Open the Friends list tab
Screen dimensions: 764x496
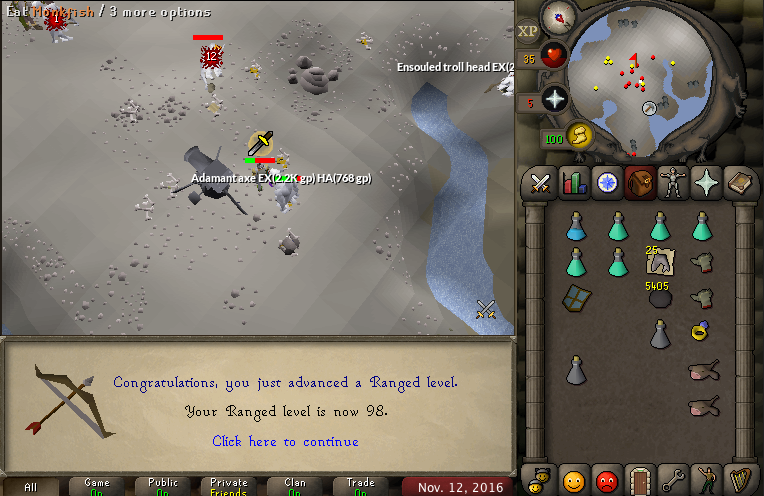[573, 477]
